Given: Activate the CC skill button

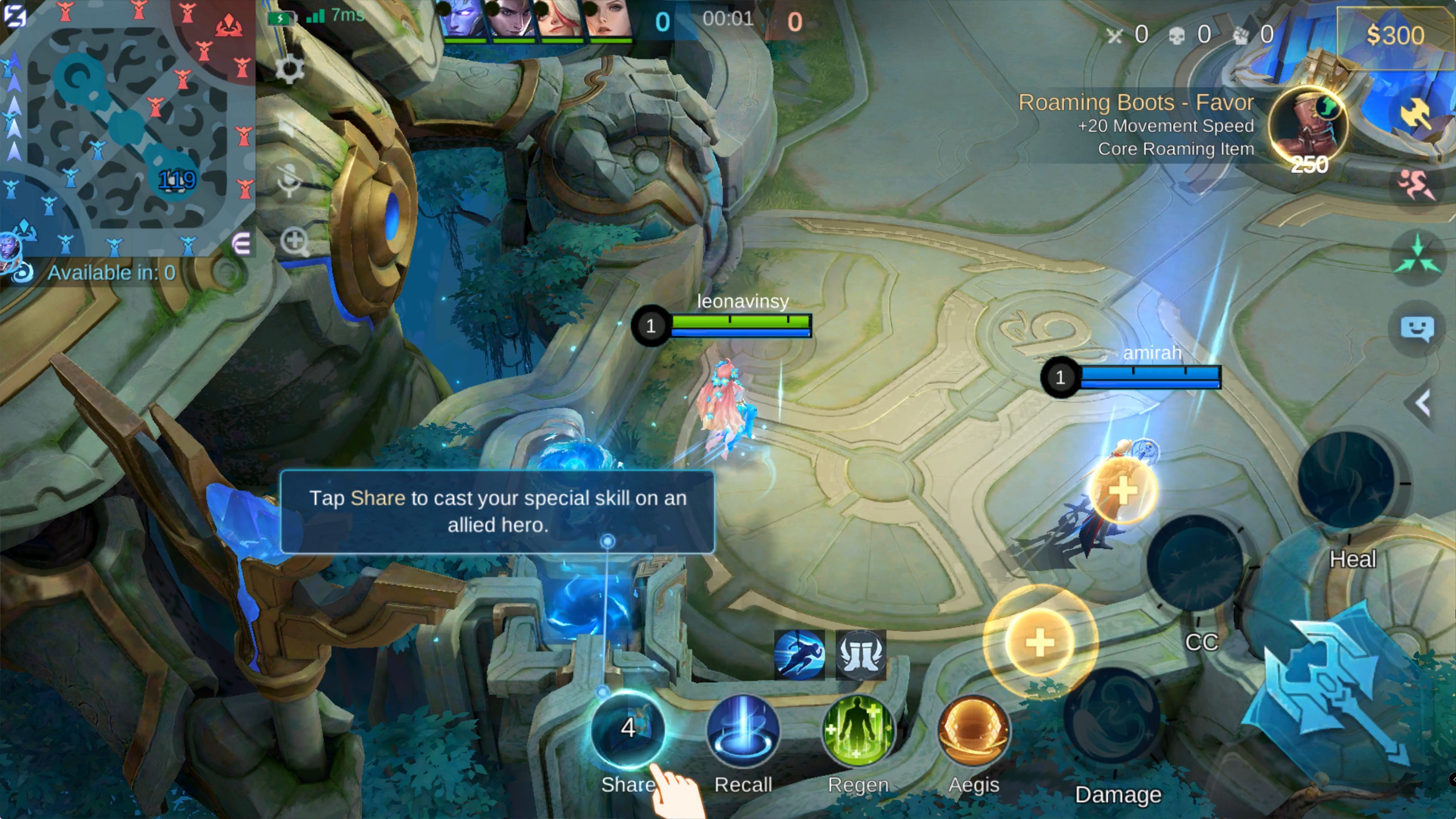Looking at the screenshot, I should click(x=1195, y=562).
